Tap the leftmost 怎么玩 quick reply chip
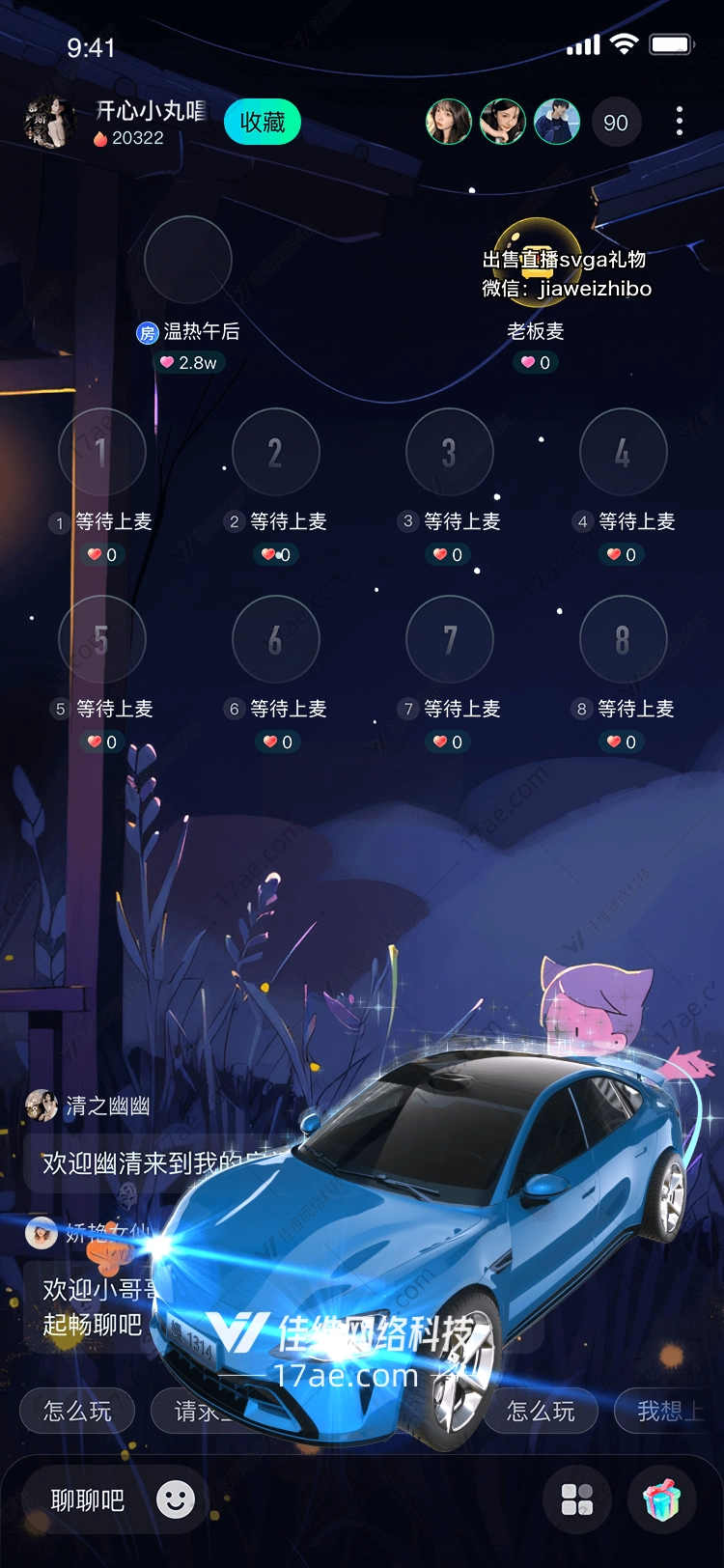The width and height of the screenshot is (724, 1568). pyautogui.click(x=77, y=1412)
